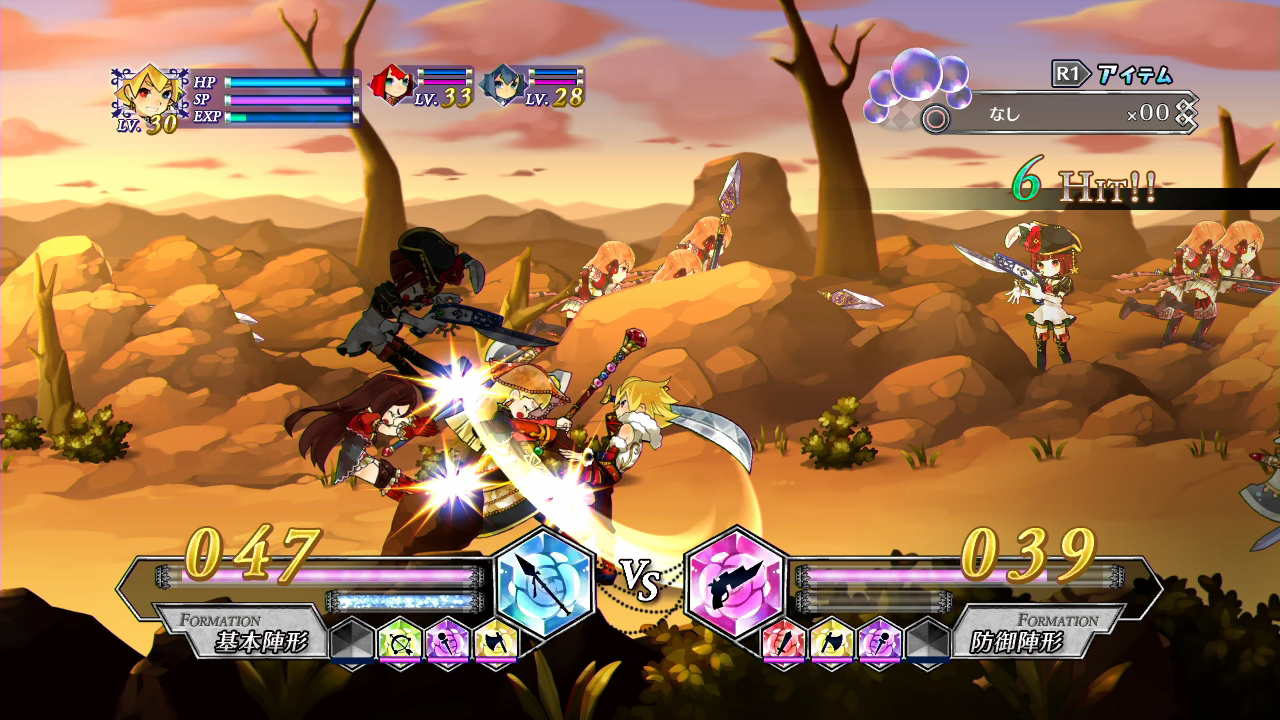1280x720 pixels.
Task: Click the blue SP gauge bar
Action: point(290,100)
